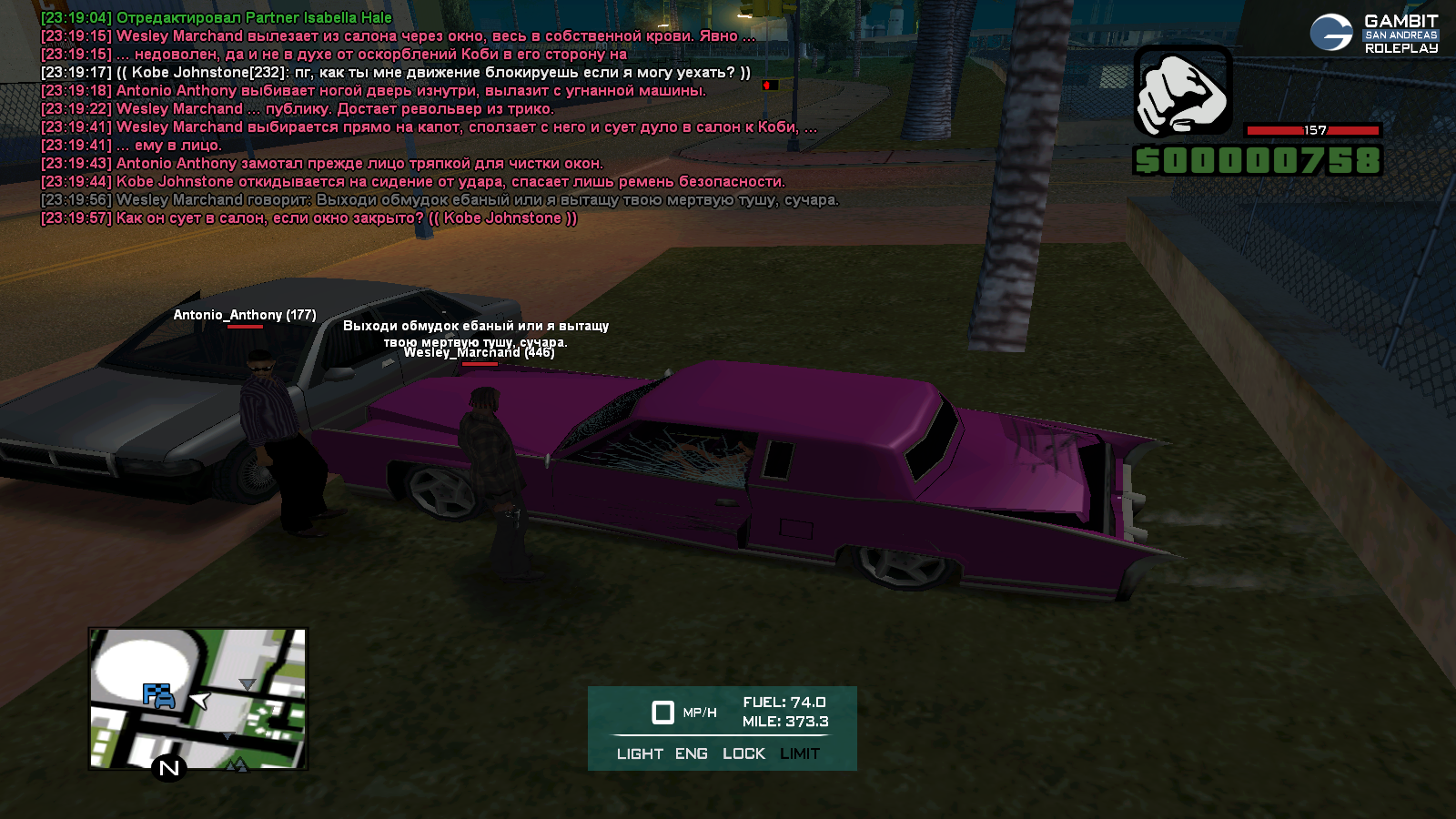This screenshot has height=819, width=1456.
Task: Toggle the ENG engine indicator
Action: click(692, 753)
